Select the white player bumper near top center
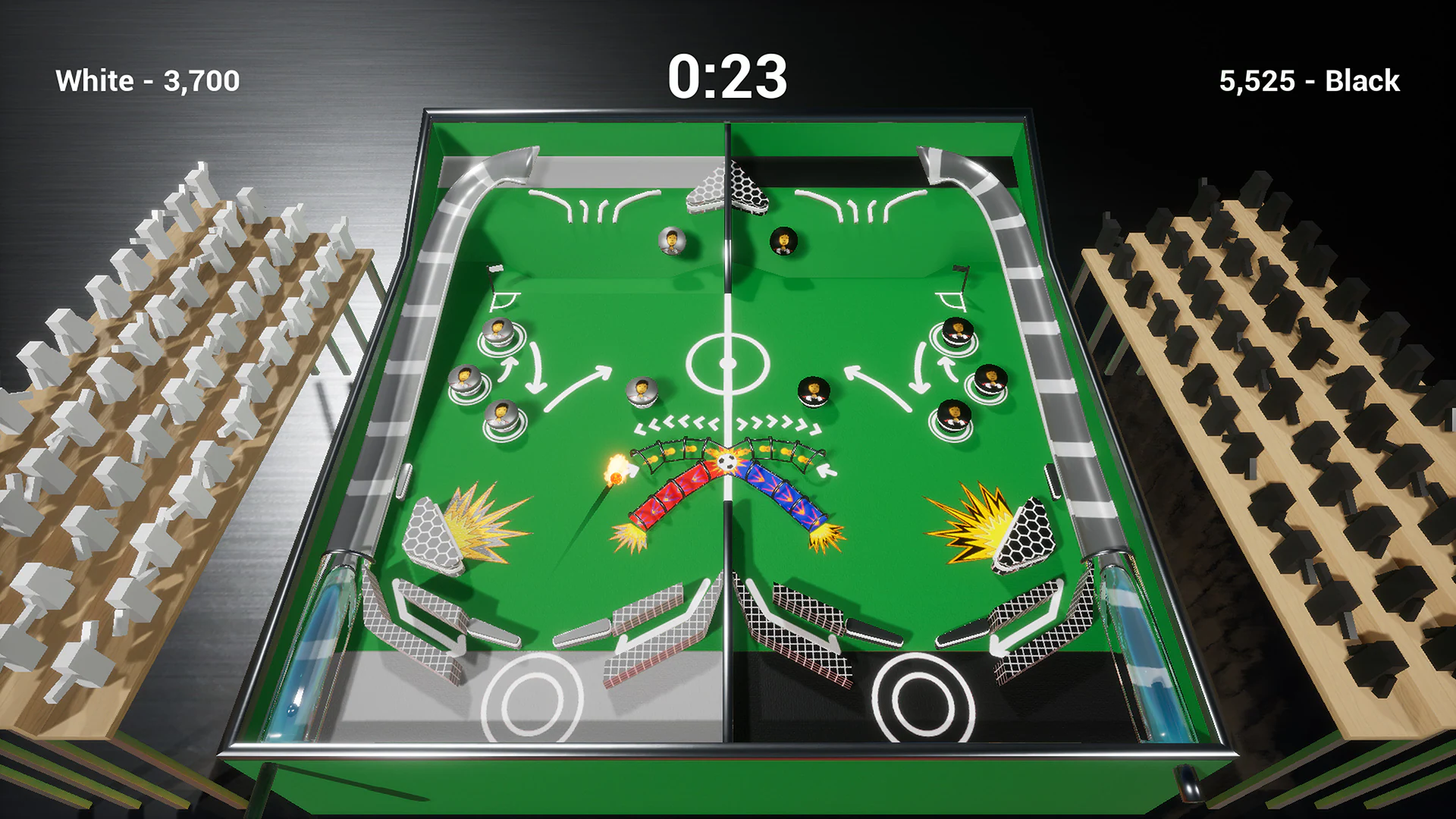1456x819 pixels. pyautogui.click(x=670, y=241)
